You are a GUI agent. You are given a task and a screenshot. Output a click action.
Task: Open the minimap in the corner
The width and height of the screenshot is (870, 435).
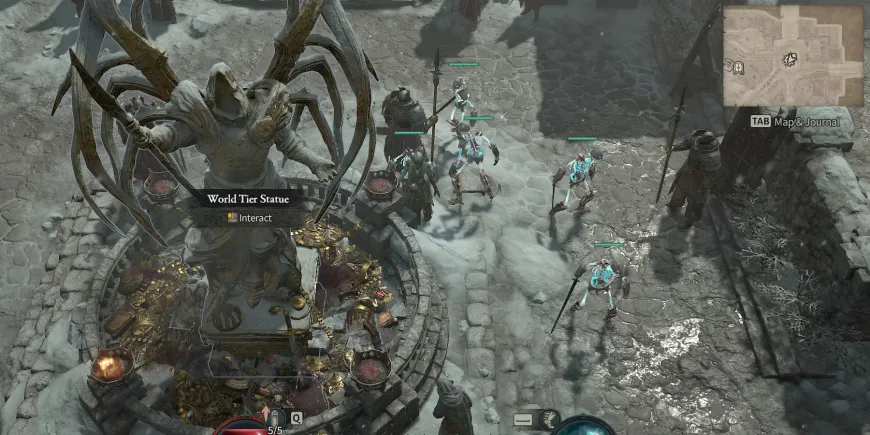coord(793,56)
